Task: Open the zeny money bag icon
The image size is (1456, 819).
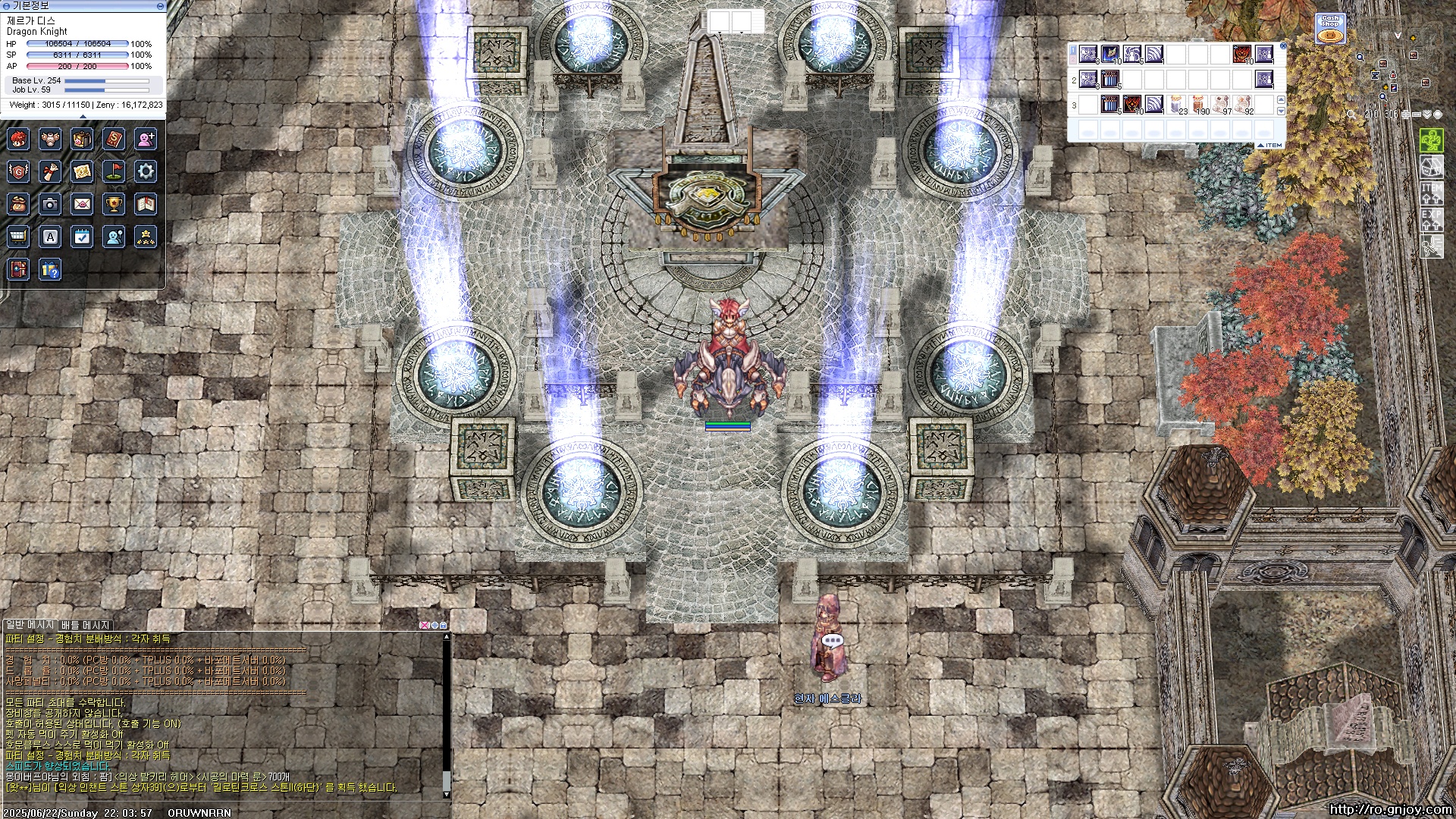Action: coord(18,204)
